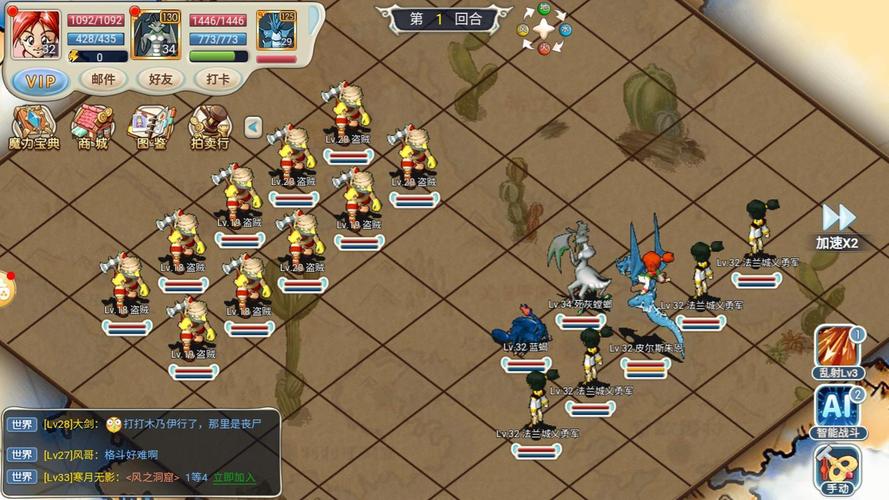This screenshot has height=500, width=889.
Task: Click the 立即加入 join link in chat
Action: (x=234, y=478)
